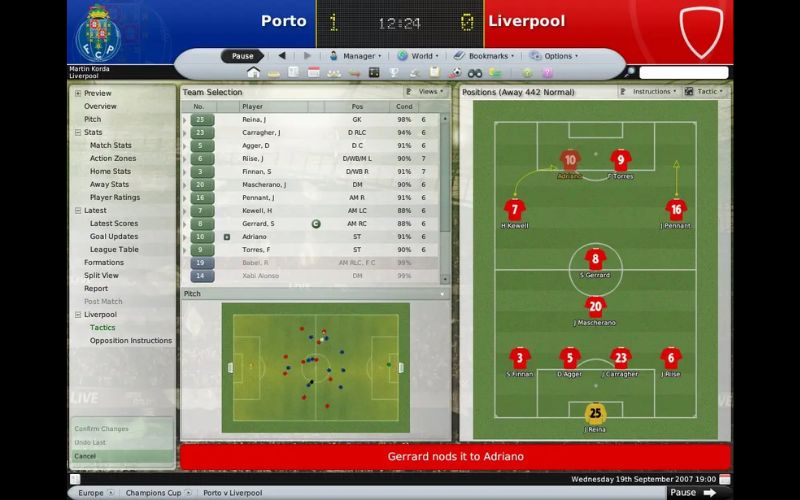This screenshot has width=800, height=500.
Task: Open the League Table view
Action: coord(114,249)
